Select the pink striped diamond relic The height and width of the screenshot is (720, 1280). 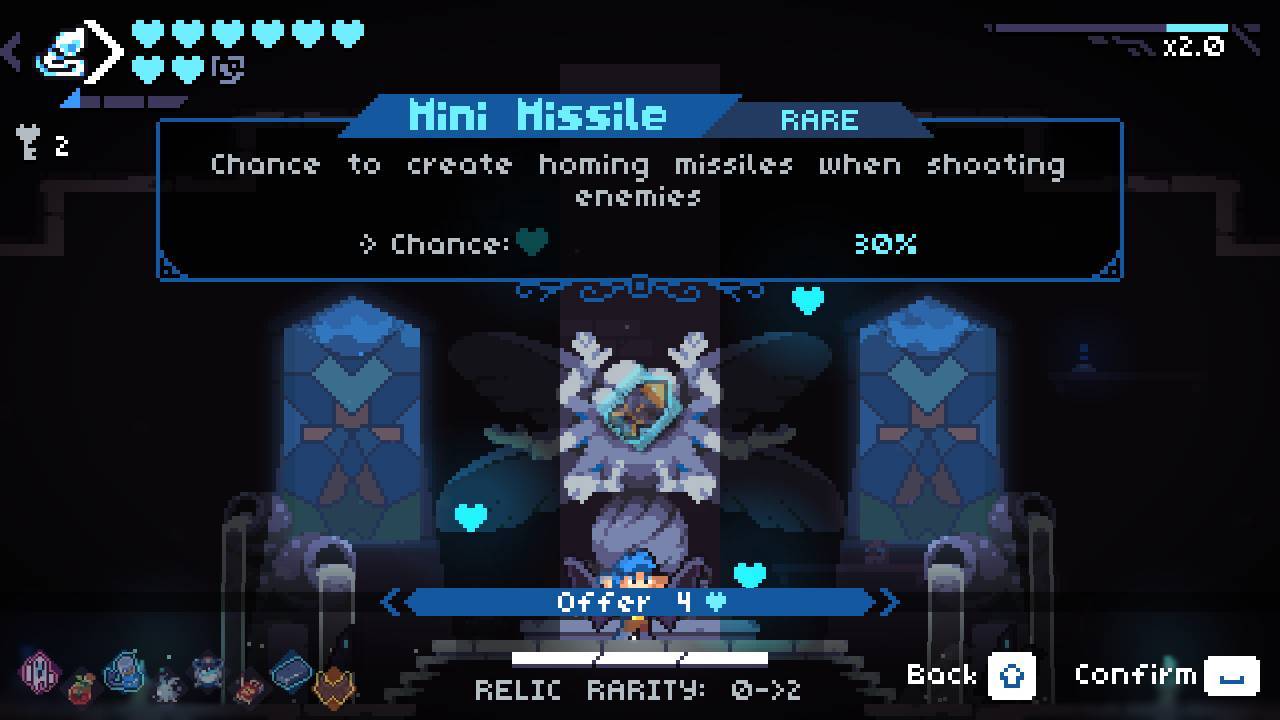point(40,671)
